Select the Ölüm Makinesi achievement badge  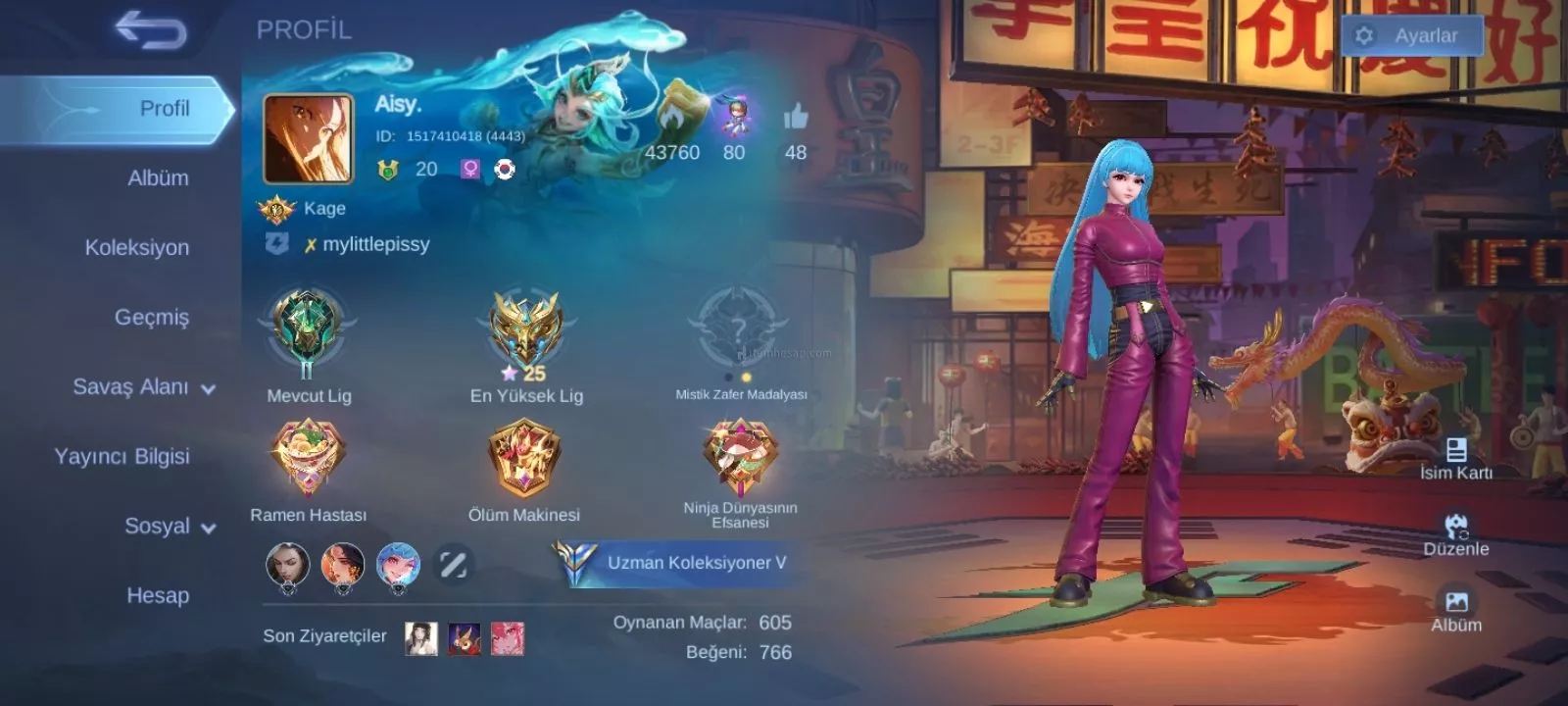[524, 457]
